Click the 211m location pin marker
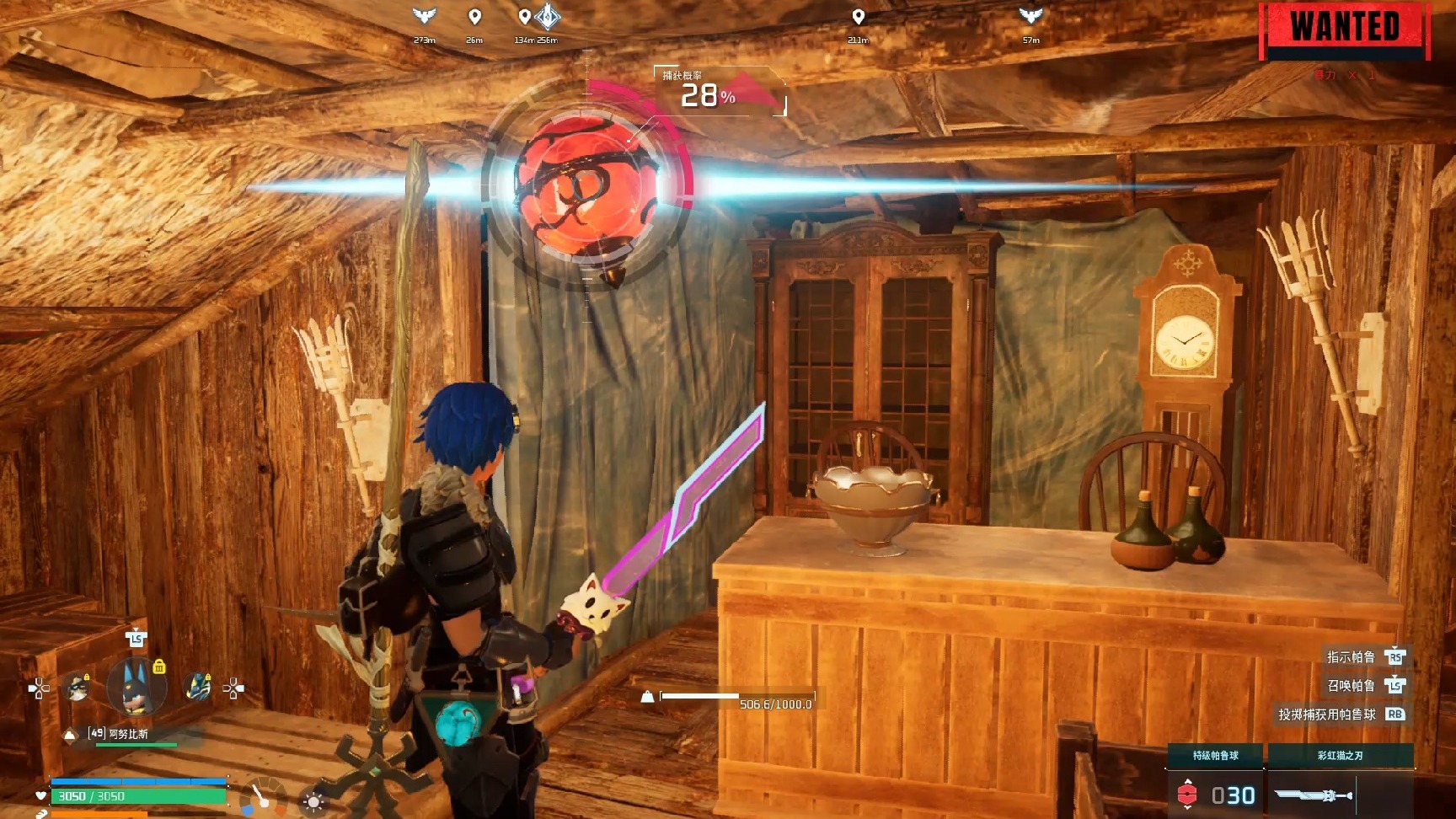This screenshot has width=1456, height=819. [x=858, y=17]
